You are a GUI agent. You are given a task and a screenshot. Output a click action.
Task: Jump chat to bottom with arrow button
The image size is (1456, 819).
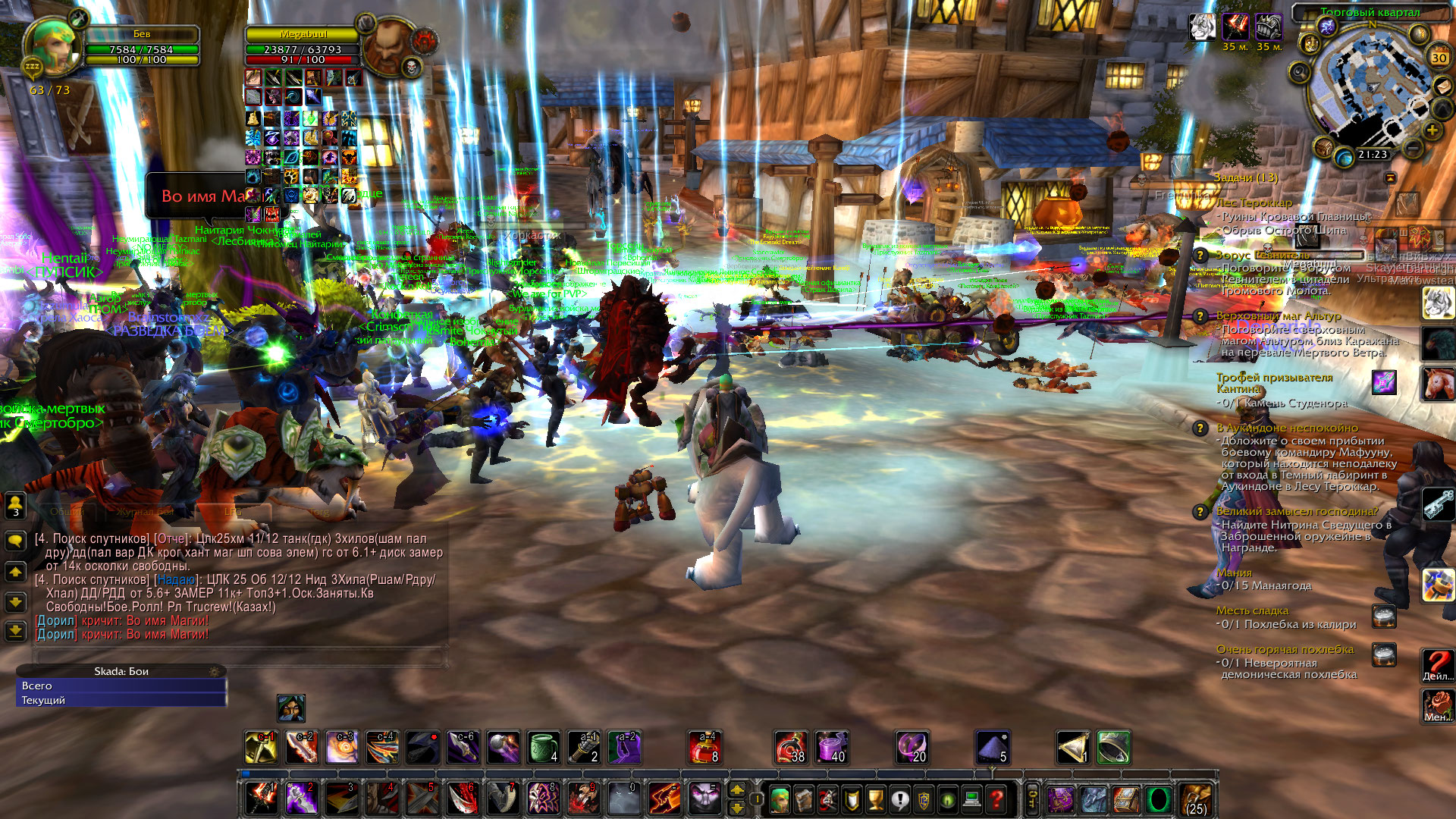click(x=15, y=631)
